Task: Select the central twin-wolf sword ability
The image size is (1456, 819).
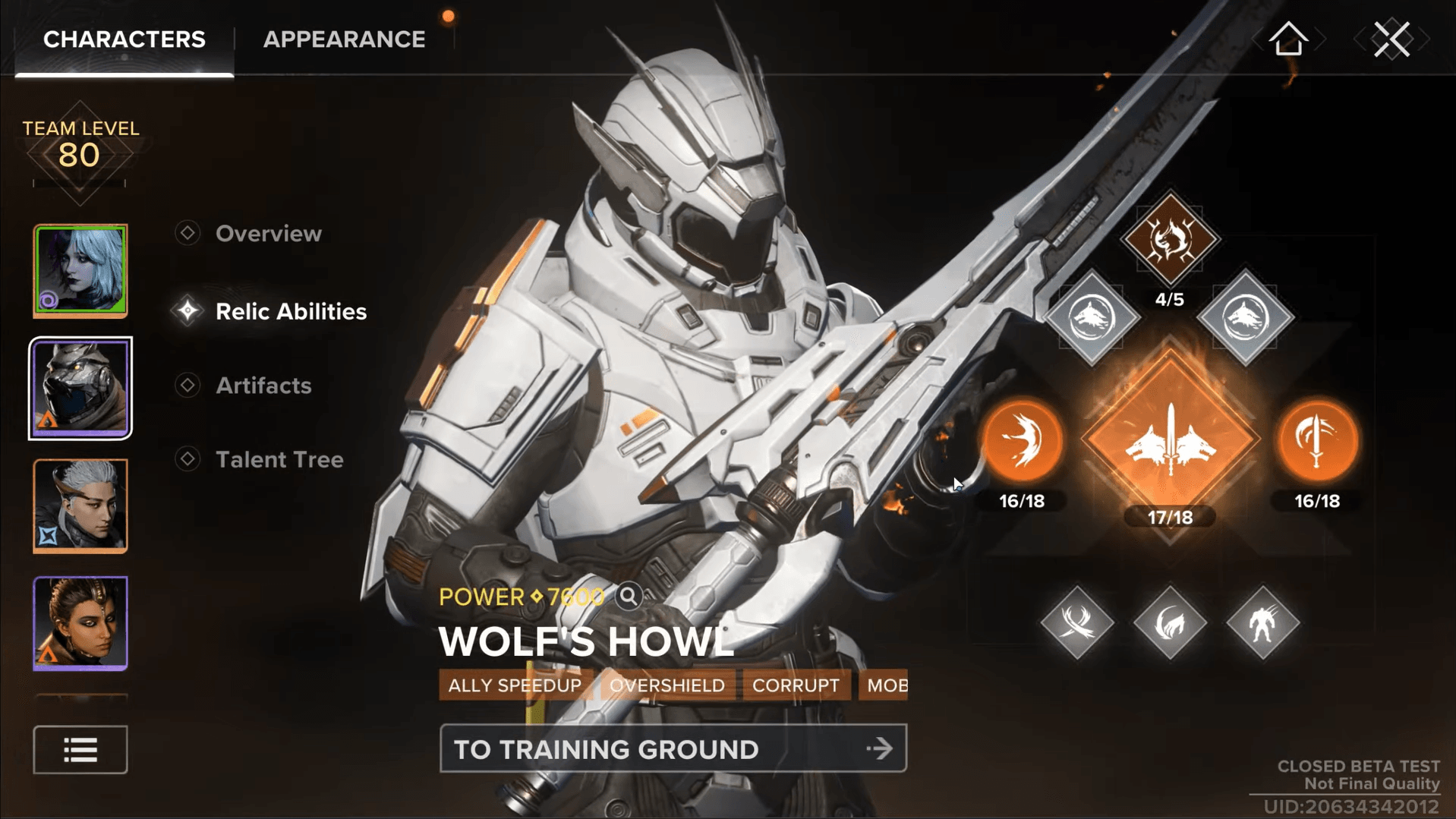Action: pyautogui.click(x=1170, y=442)
